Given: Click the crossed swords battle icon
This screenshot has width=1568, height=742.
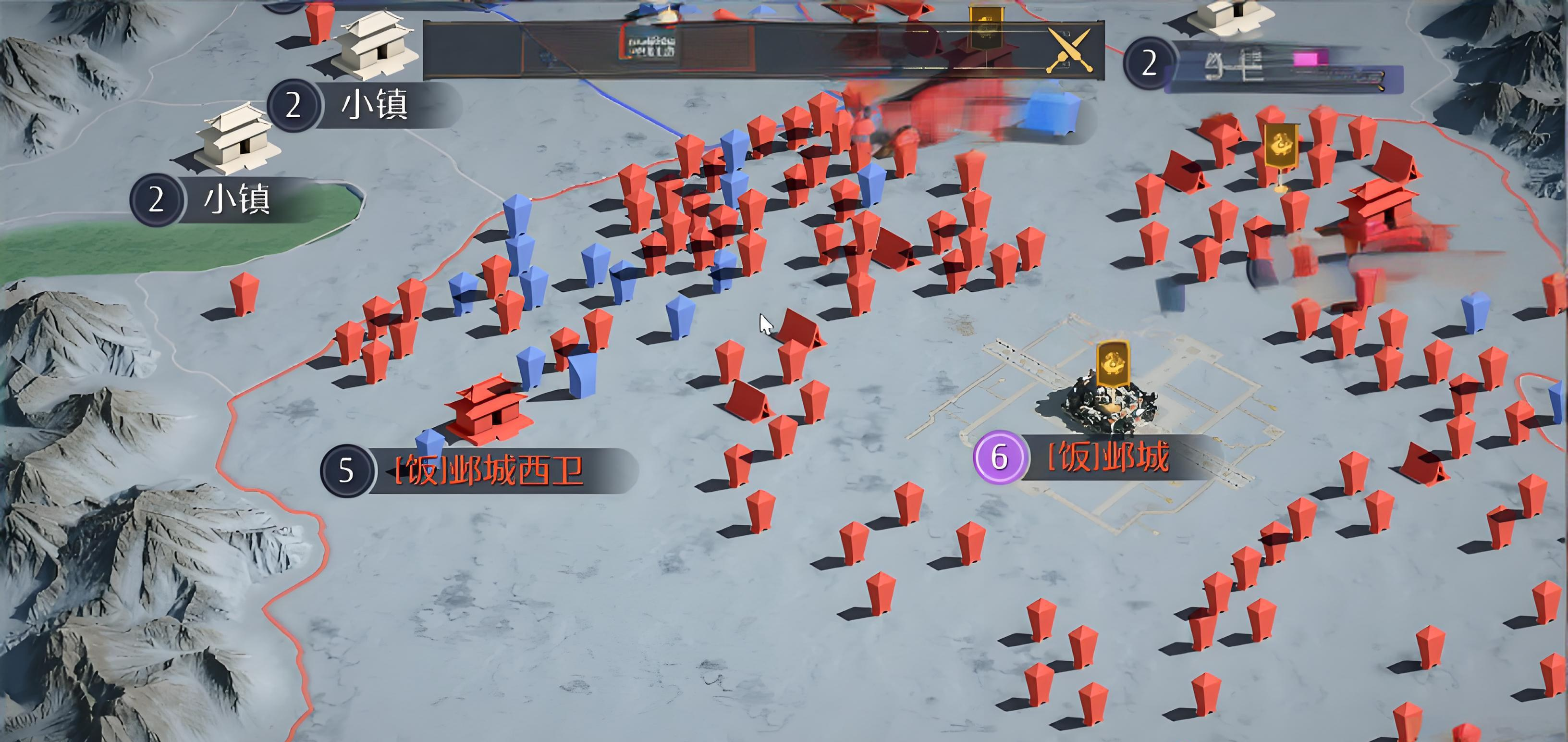Looking at the screenshot, I should pyautogui.click(x=1069, y=50).
